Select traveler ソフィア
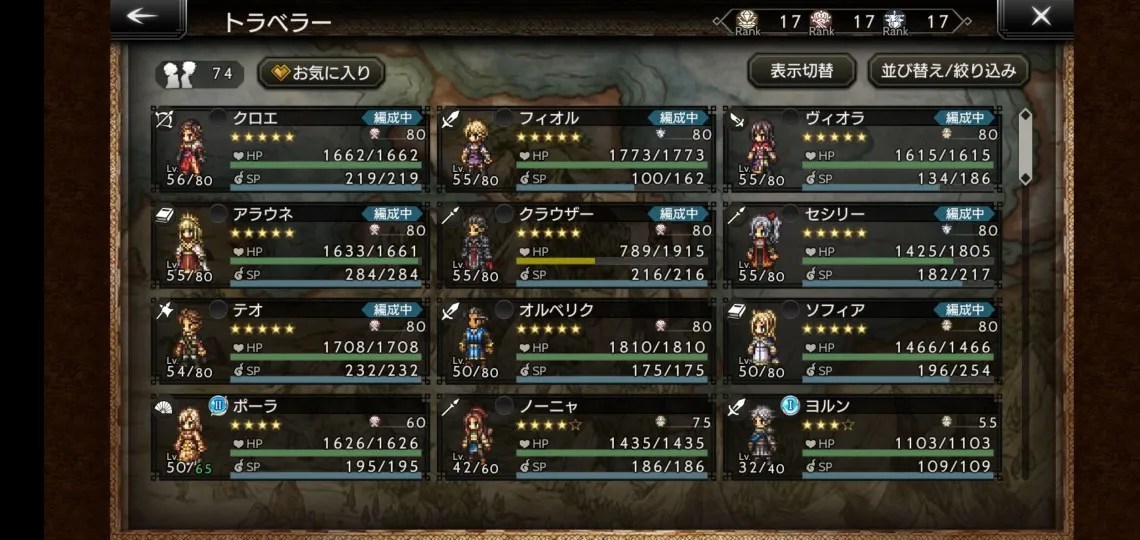The width and height of the screenshot is (1140, 540). [862, 340]
